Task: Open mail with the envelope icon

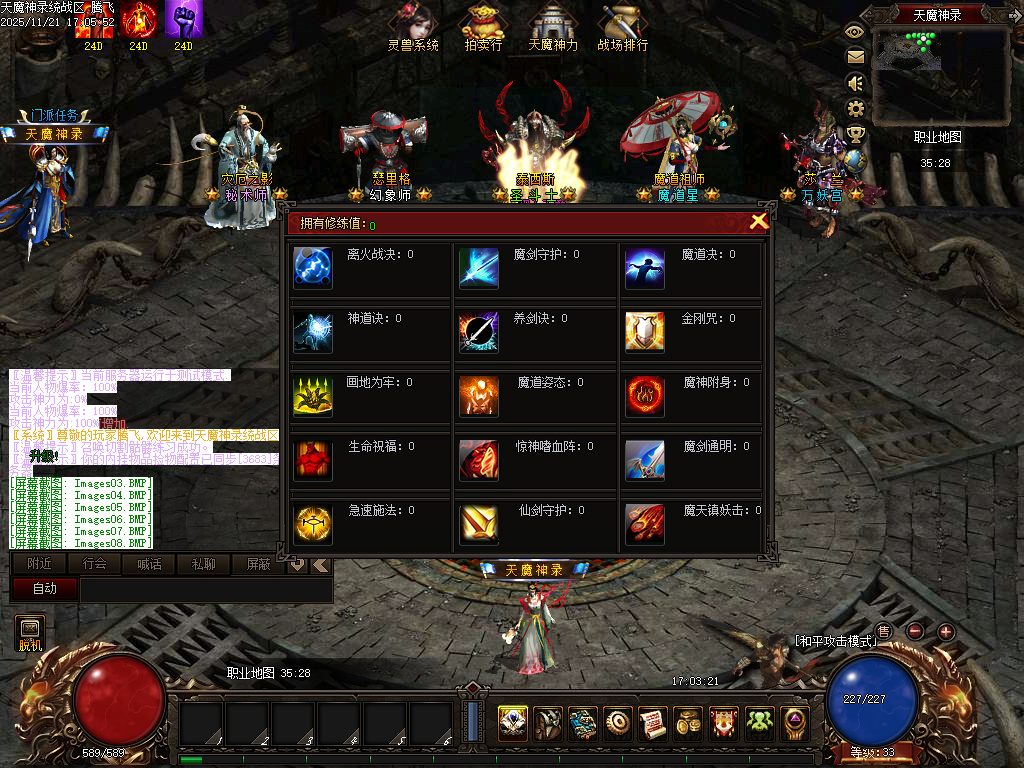Action: 855,57
